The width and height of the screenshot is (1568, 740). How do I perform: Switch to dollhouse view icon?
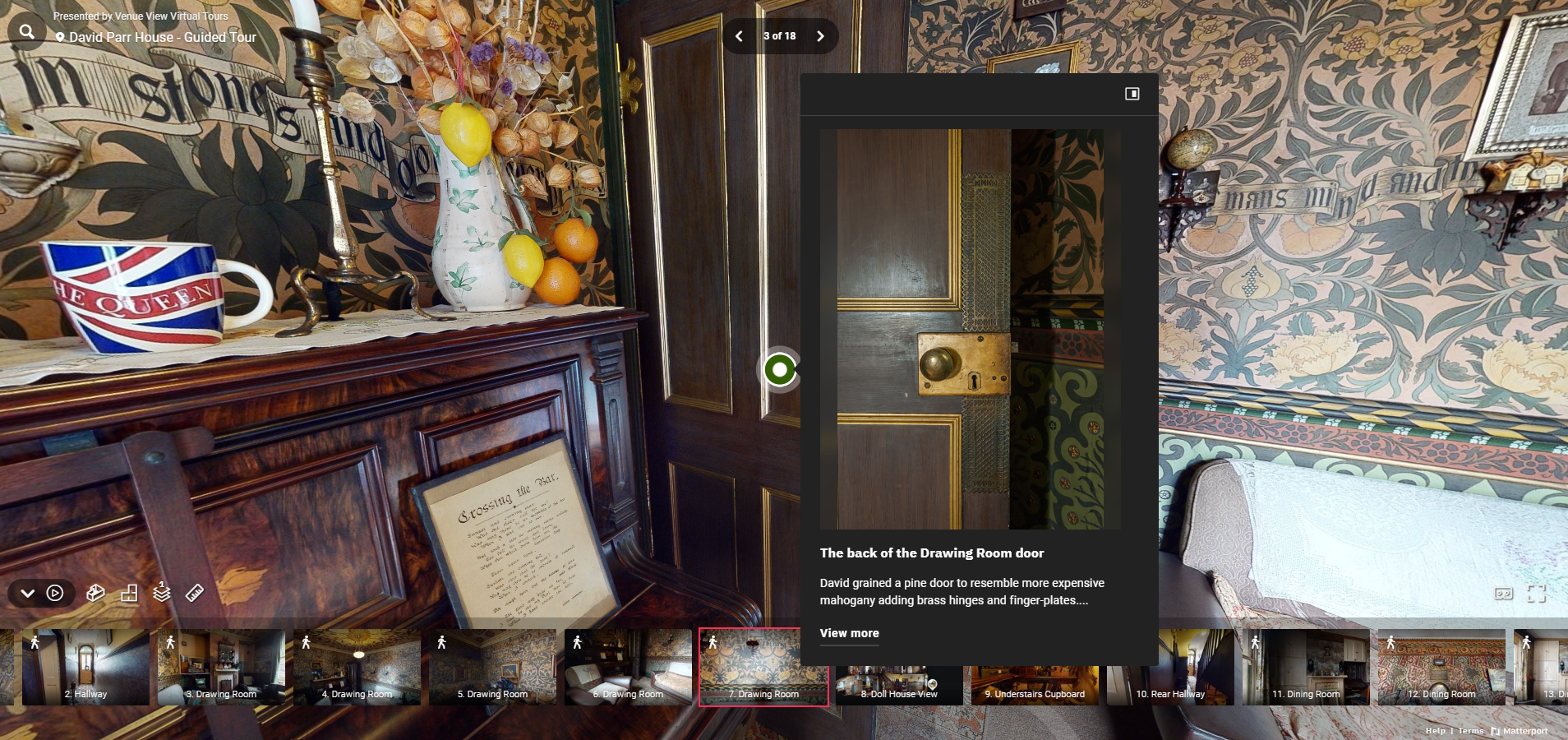coord(95,593)
